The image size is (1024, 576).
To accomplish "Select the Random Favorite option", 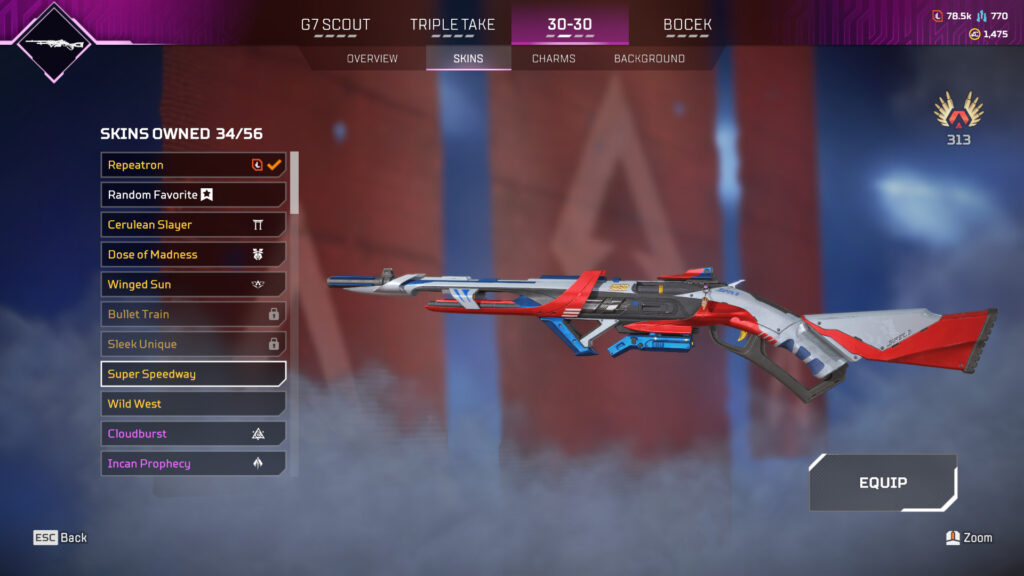I will tap(193, 195).
